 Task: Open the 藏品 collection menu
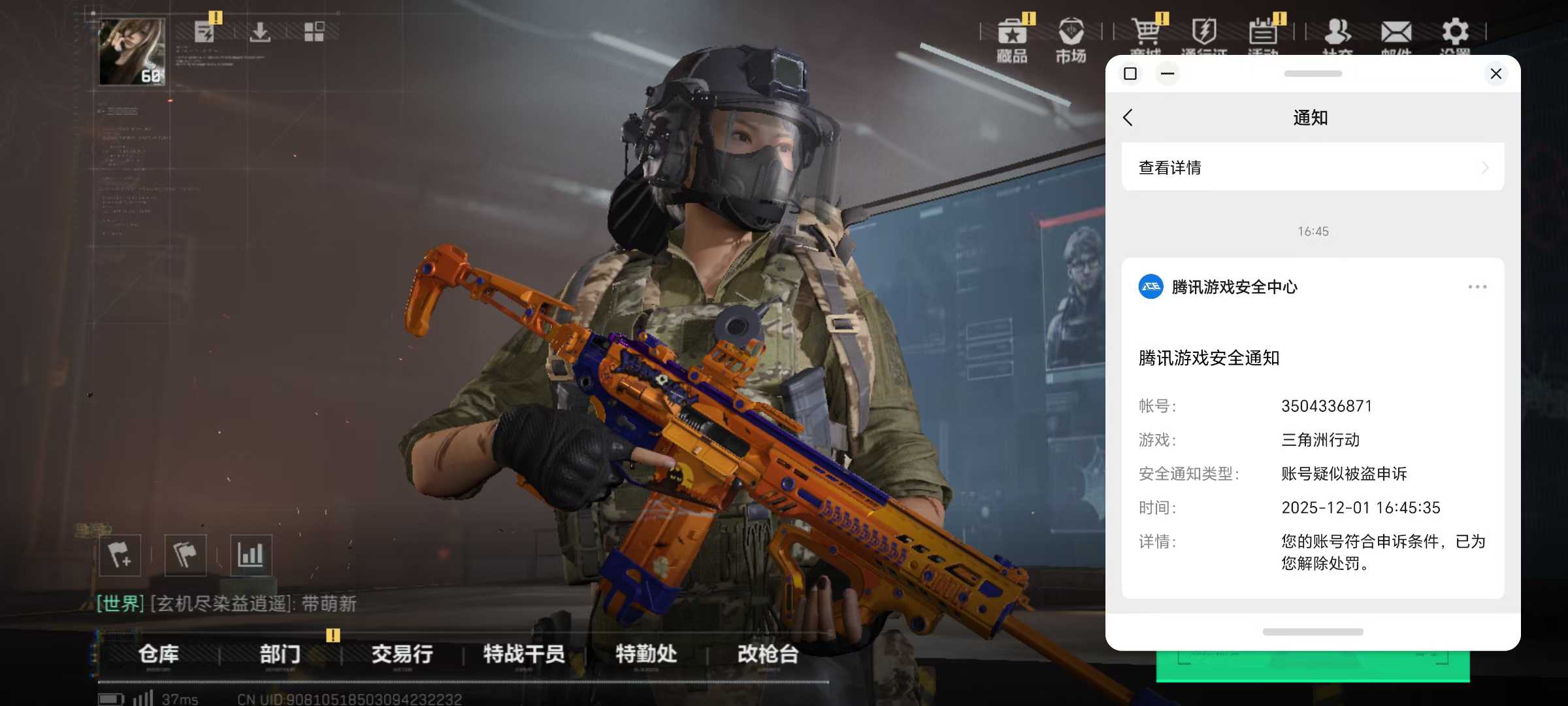pyautogui.click(x=1012, y=41)
